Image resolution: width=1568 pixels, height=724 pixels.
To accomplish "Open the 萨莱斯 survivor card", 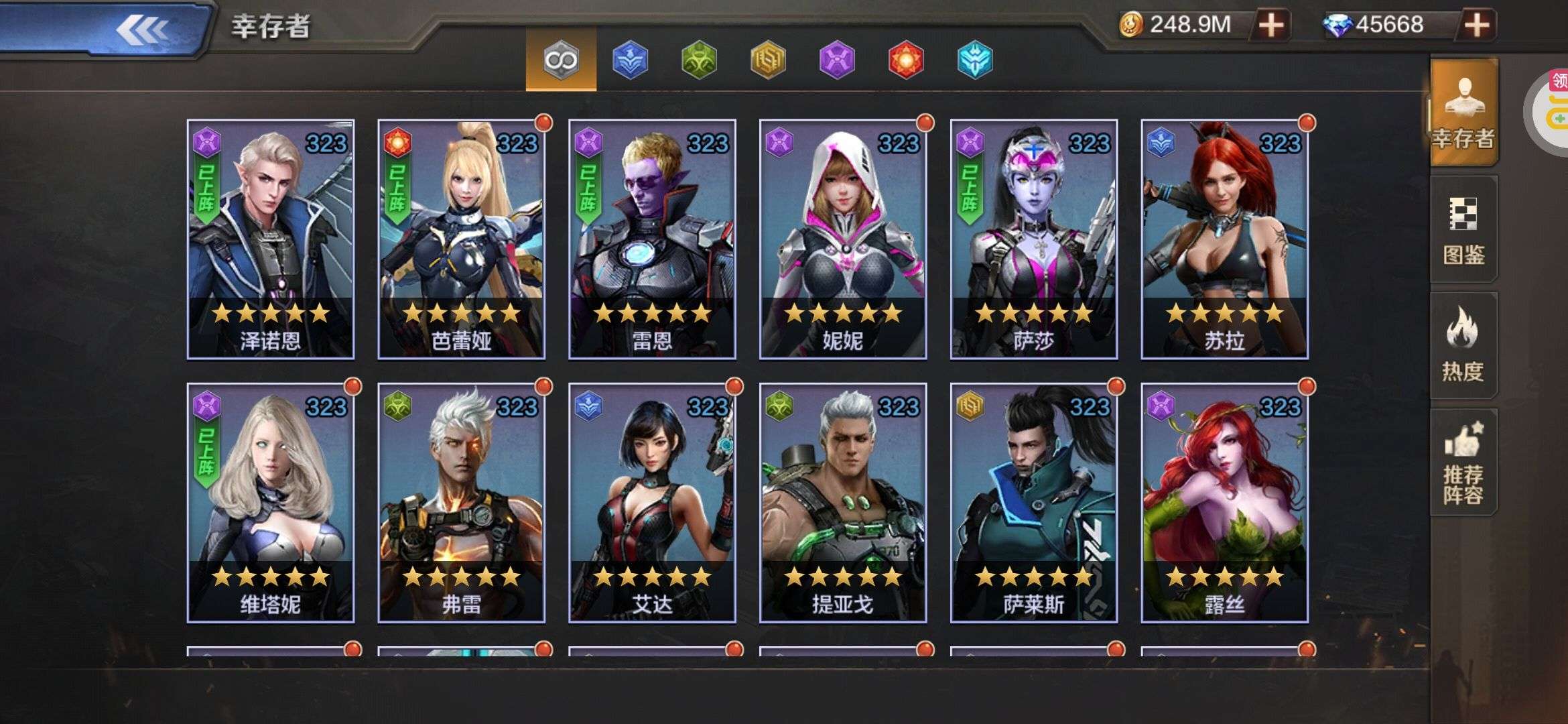I will pyautogui.click(x=1033, y=503).
